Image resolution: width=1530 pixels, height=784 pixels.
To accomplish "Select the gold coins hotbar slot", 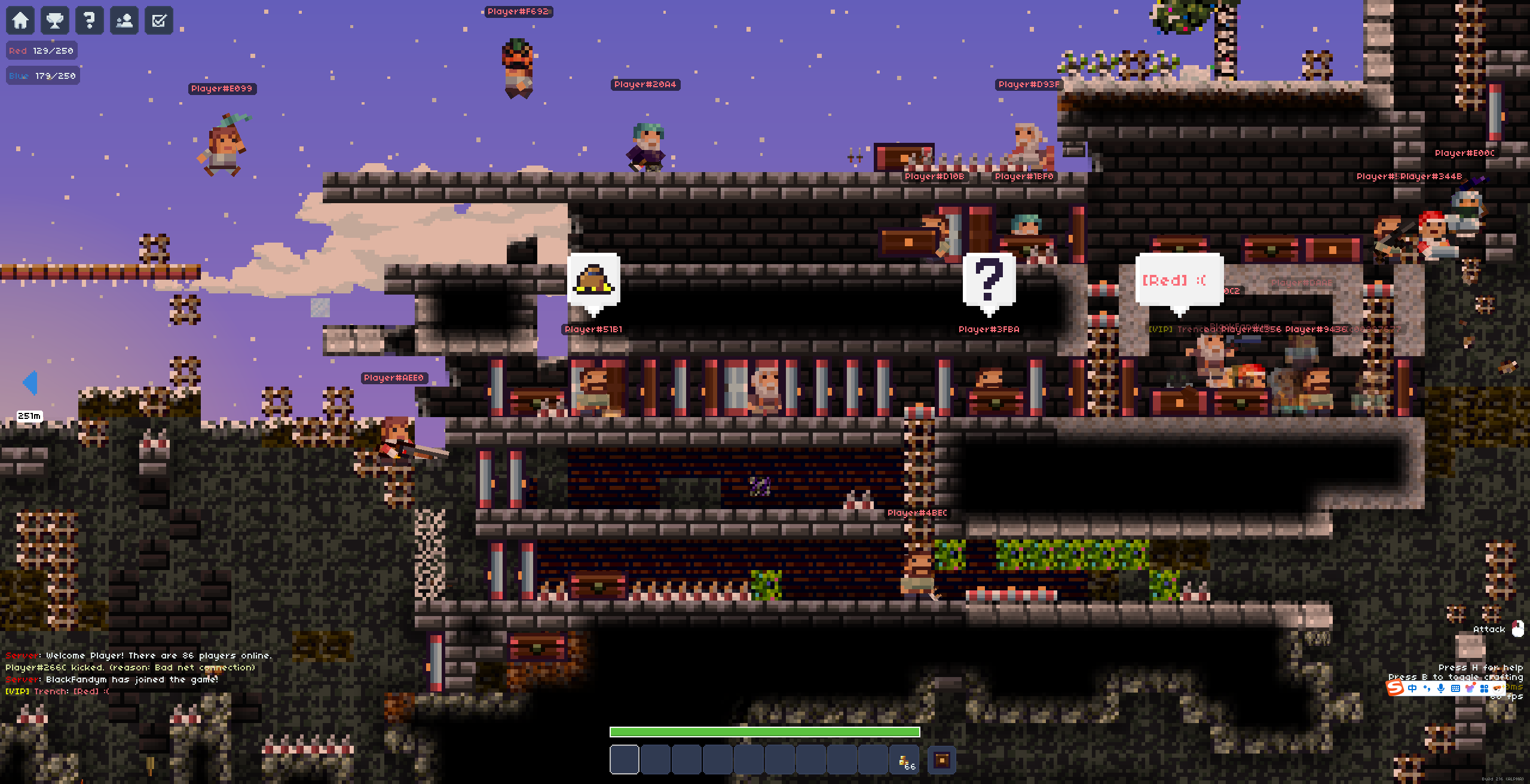I will [x=904, y=760].
